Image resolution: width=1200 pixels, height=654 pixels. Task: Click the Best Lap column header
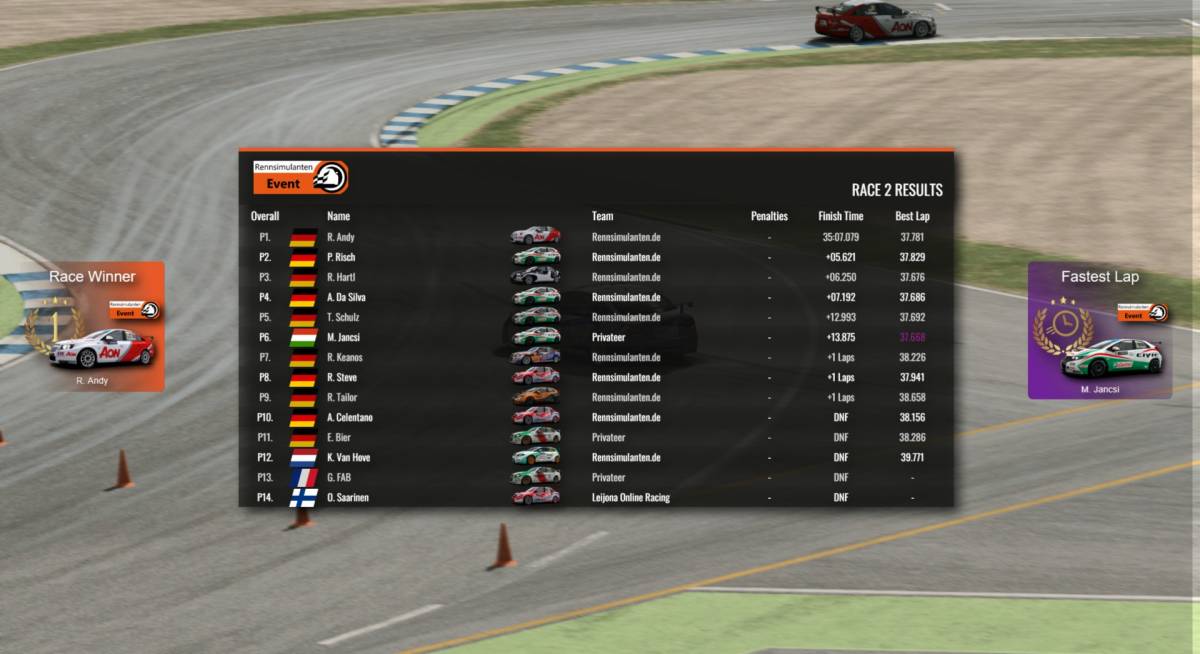[x=912, y=216]
